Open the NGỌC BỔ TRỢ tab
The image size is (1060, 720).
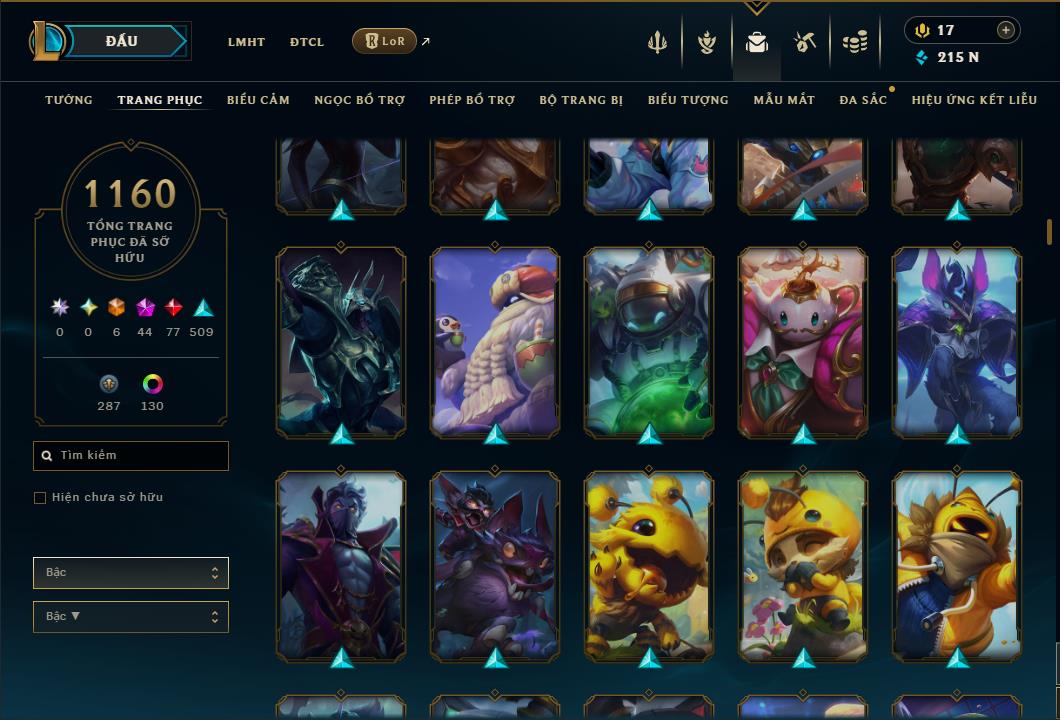pyautogui.click(x=360, y=100)
